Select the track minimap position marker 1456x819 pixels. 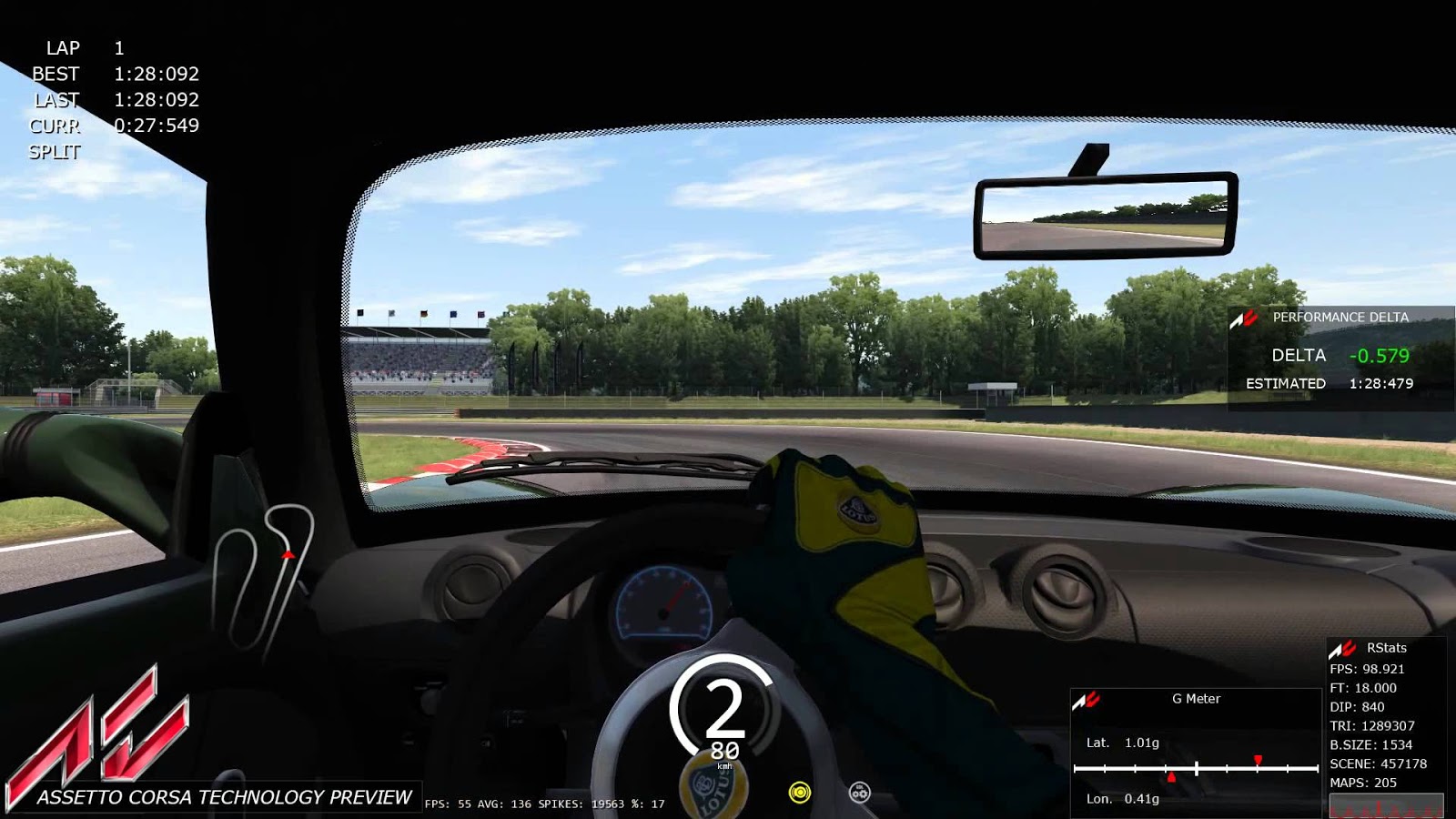click(x=286, y=552)
